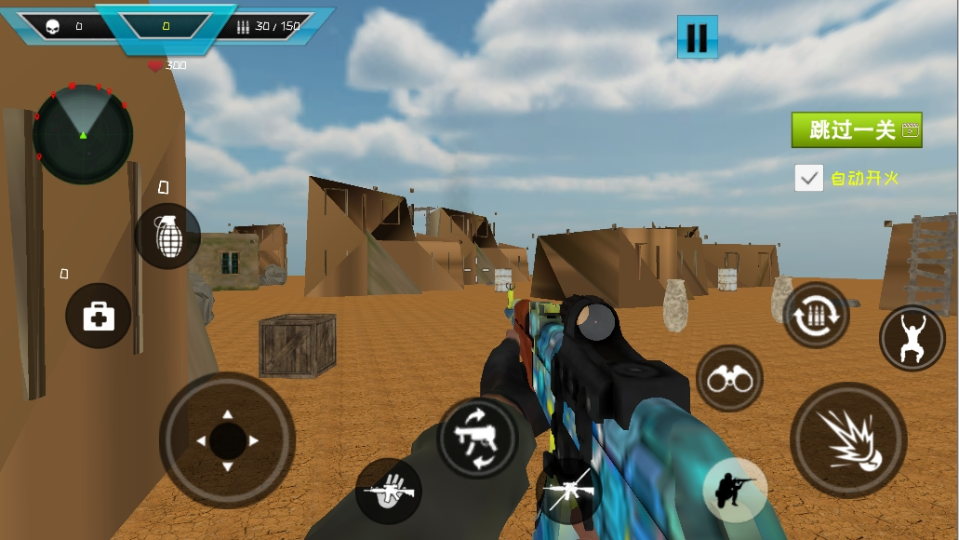
Task: Activate the crouching soldier stance button
Action: (x=735, y=489)
